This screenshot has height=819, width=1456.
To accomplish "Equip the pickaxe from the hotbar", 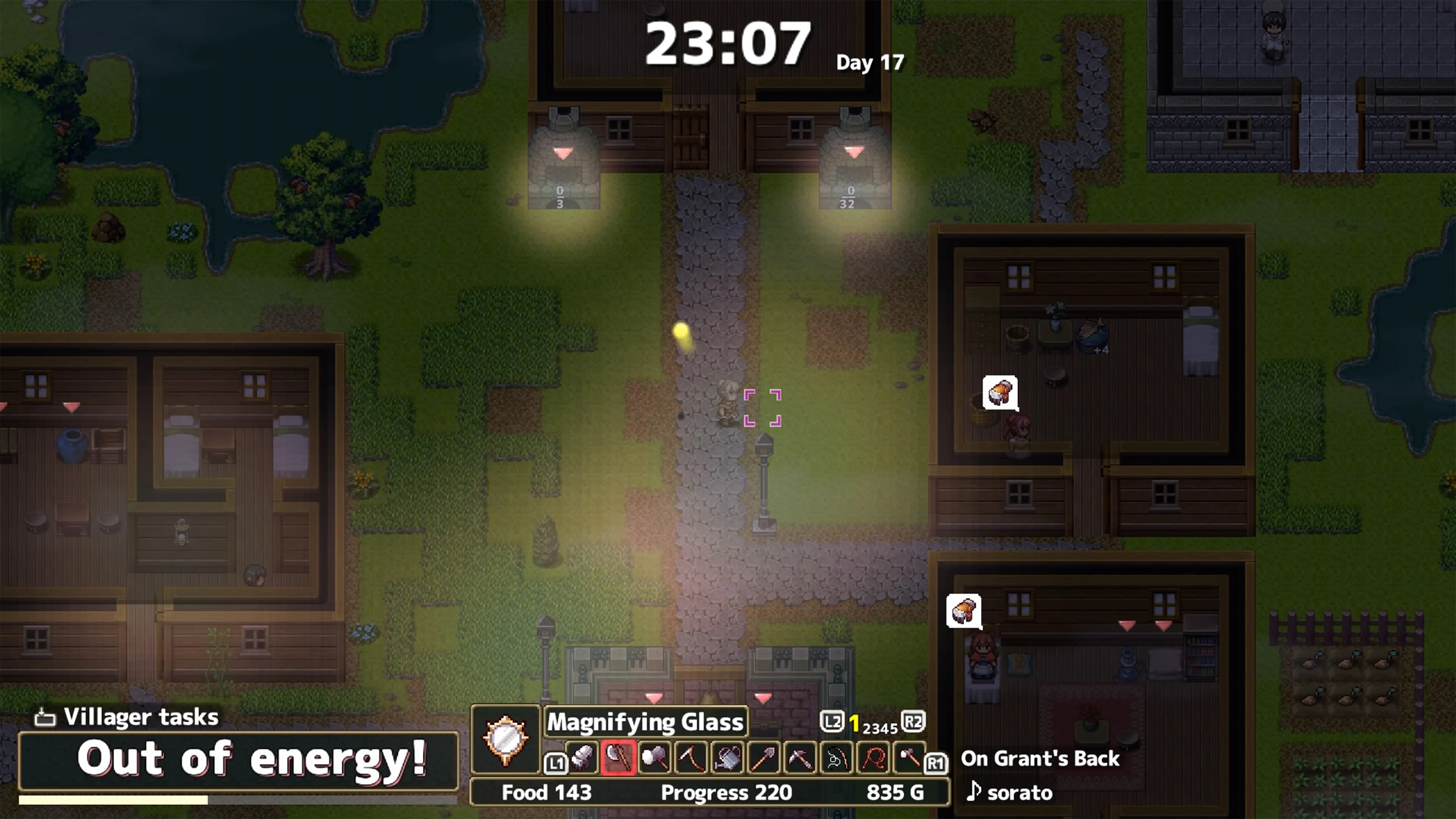I will (x=800, y=758).
